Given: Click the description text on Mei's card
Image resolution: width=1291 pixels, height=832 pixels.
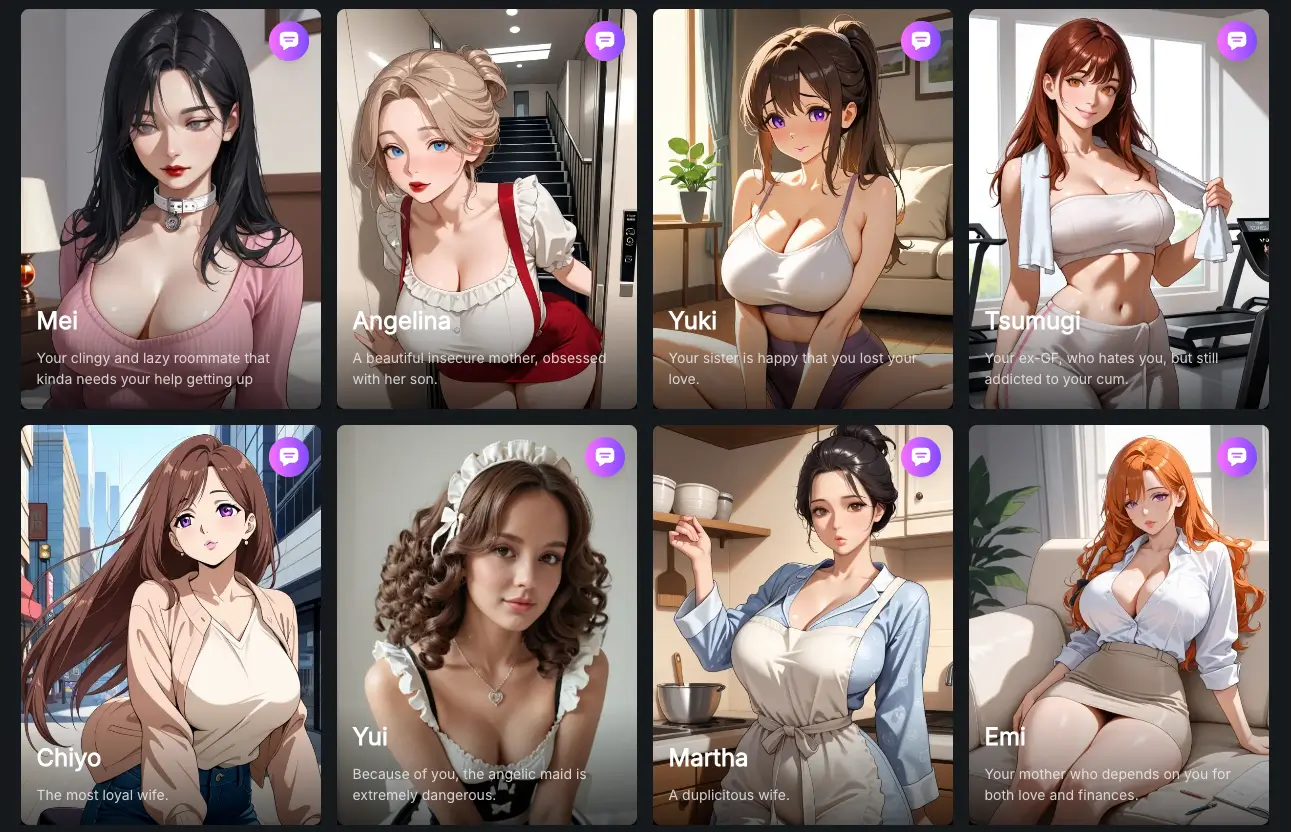Looking at the screenshot, I should coord(154,368).
